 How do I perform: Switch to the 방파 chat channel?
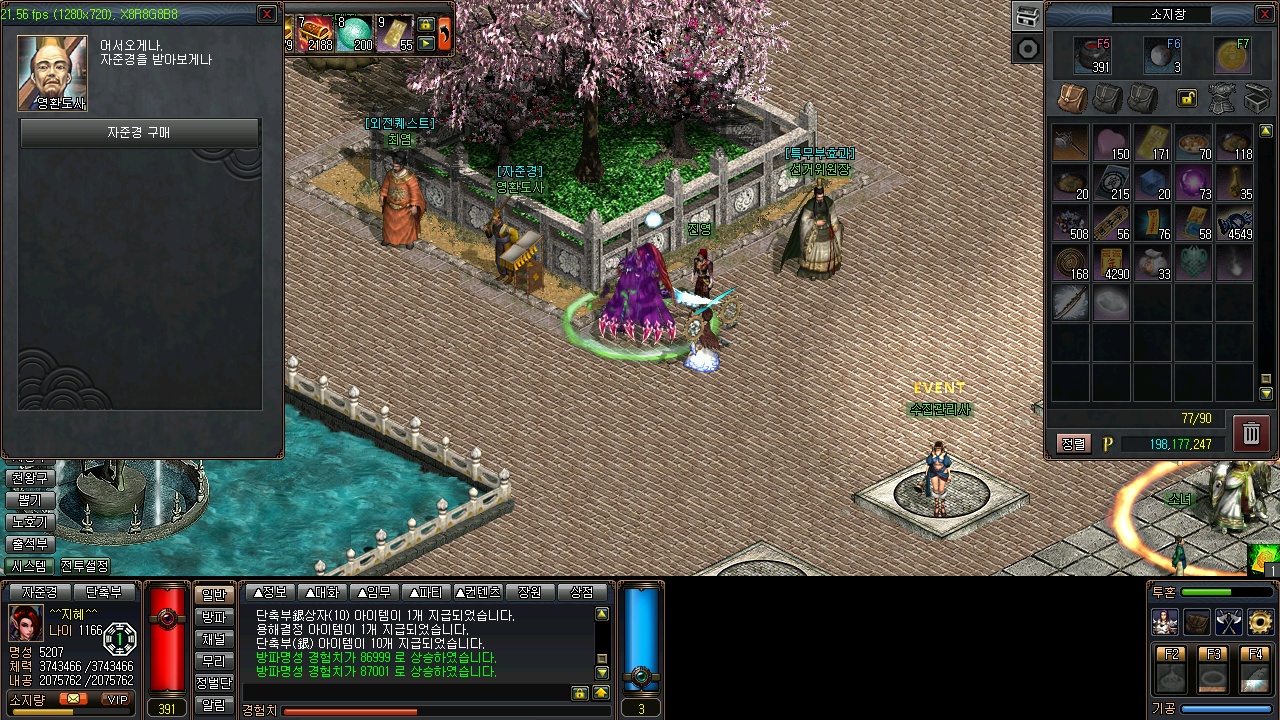click(x=214, y=617)
